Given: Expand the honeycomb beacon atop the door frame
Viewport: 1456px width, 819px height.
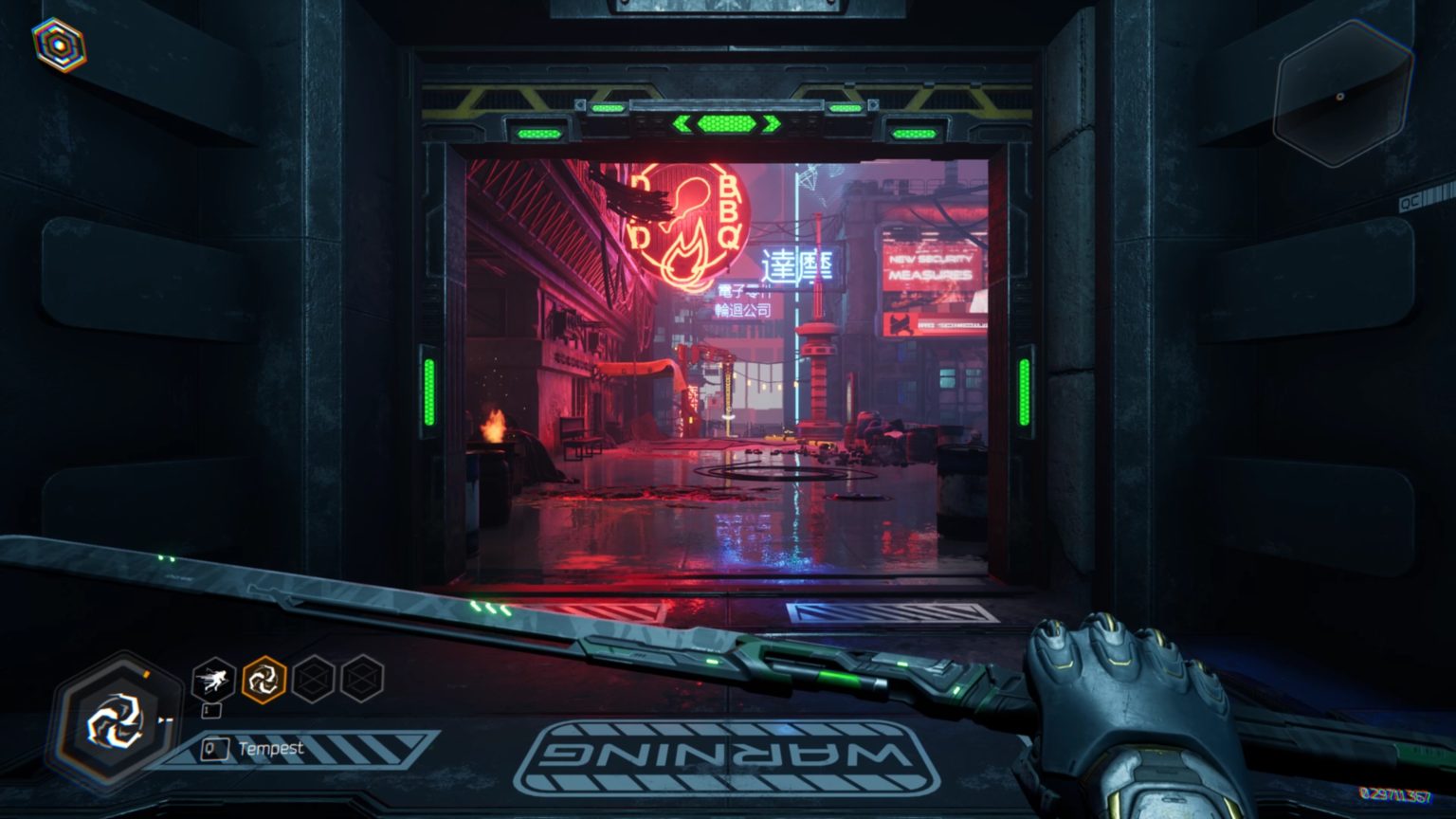Looking at the screenshot, I should (726, 122).
